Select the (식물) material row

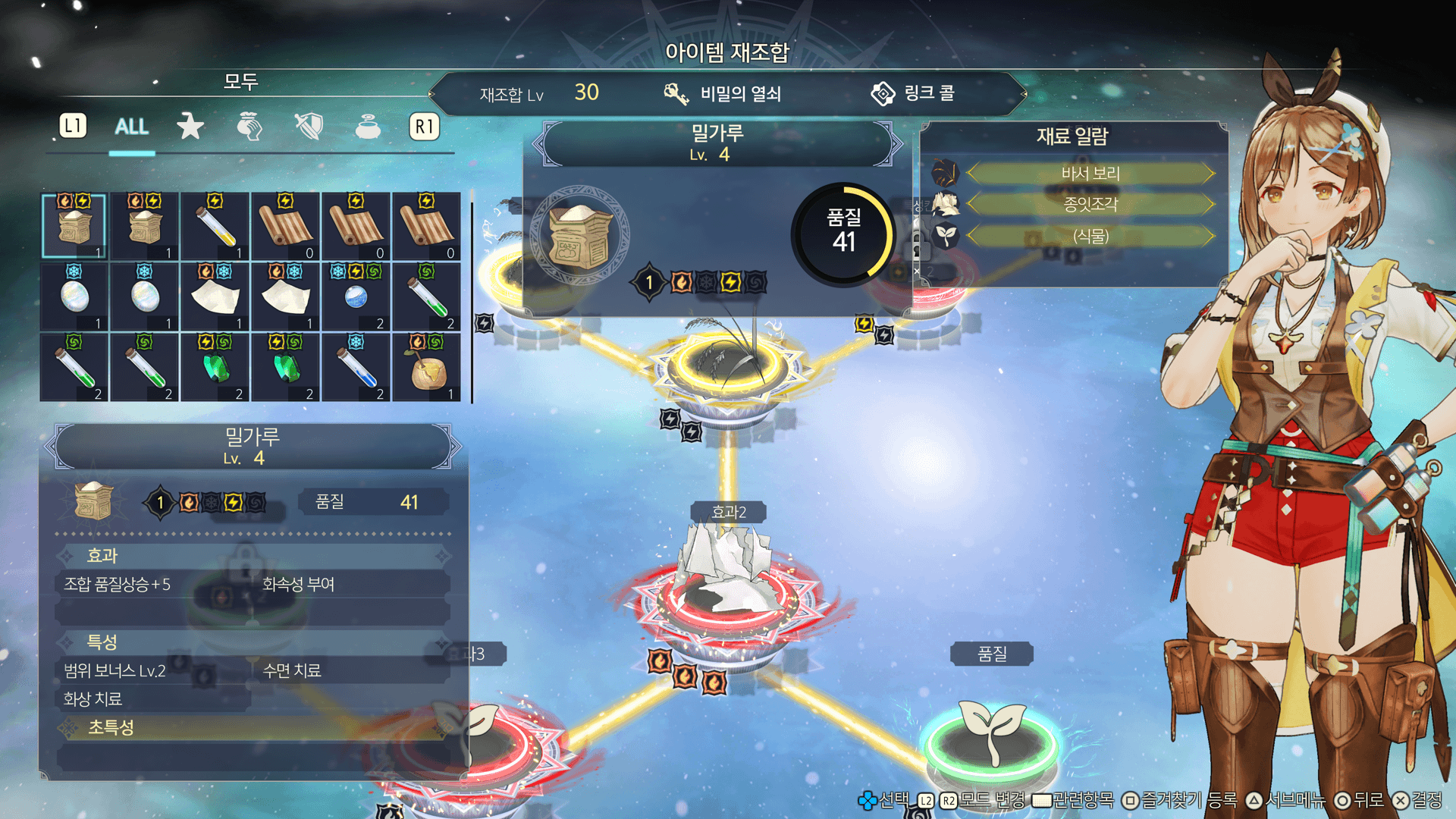point(1090,237)
